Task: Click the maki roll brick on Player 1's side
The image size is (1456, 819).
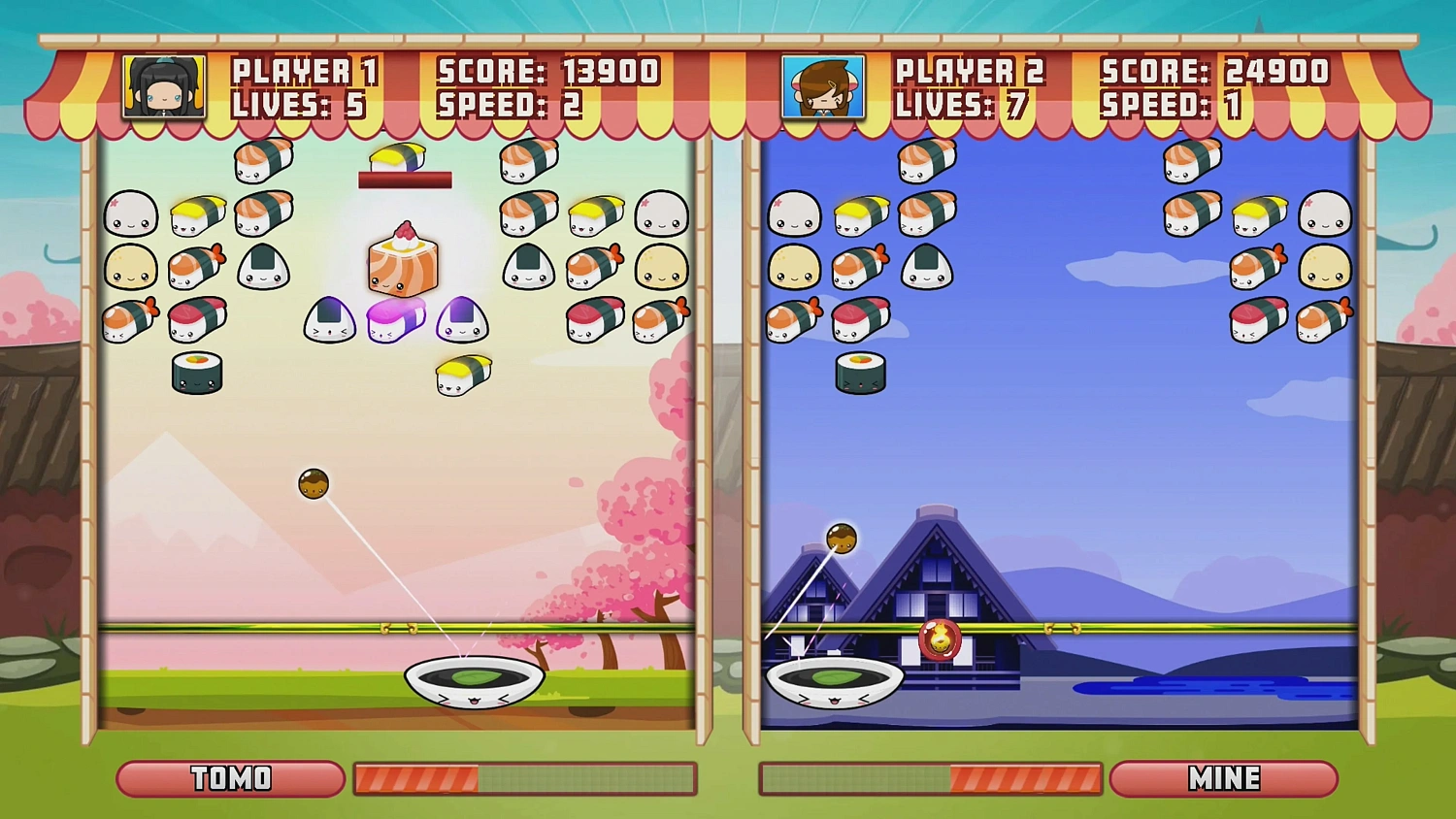Action: pos(197,374)
